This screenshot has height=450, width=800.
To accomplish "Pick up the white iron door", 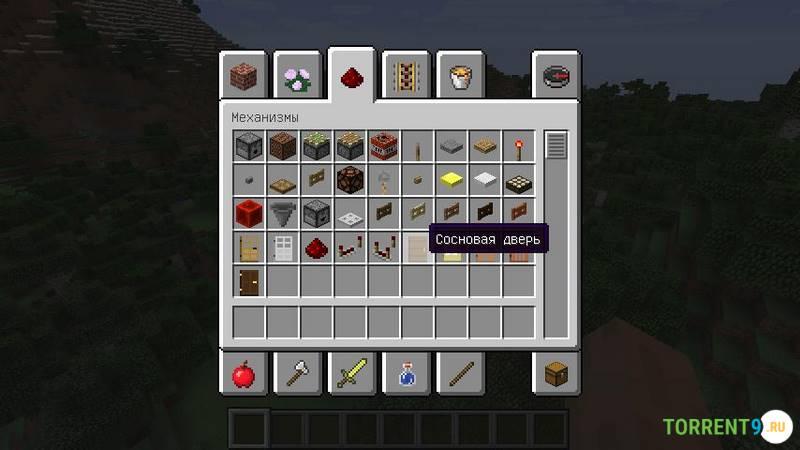I will 283,246.
